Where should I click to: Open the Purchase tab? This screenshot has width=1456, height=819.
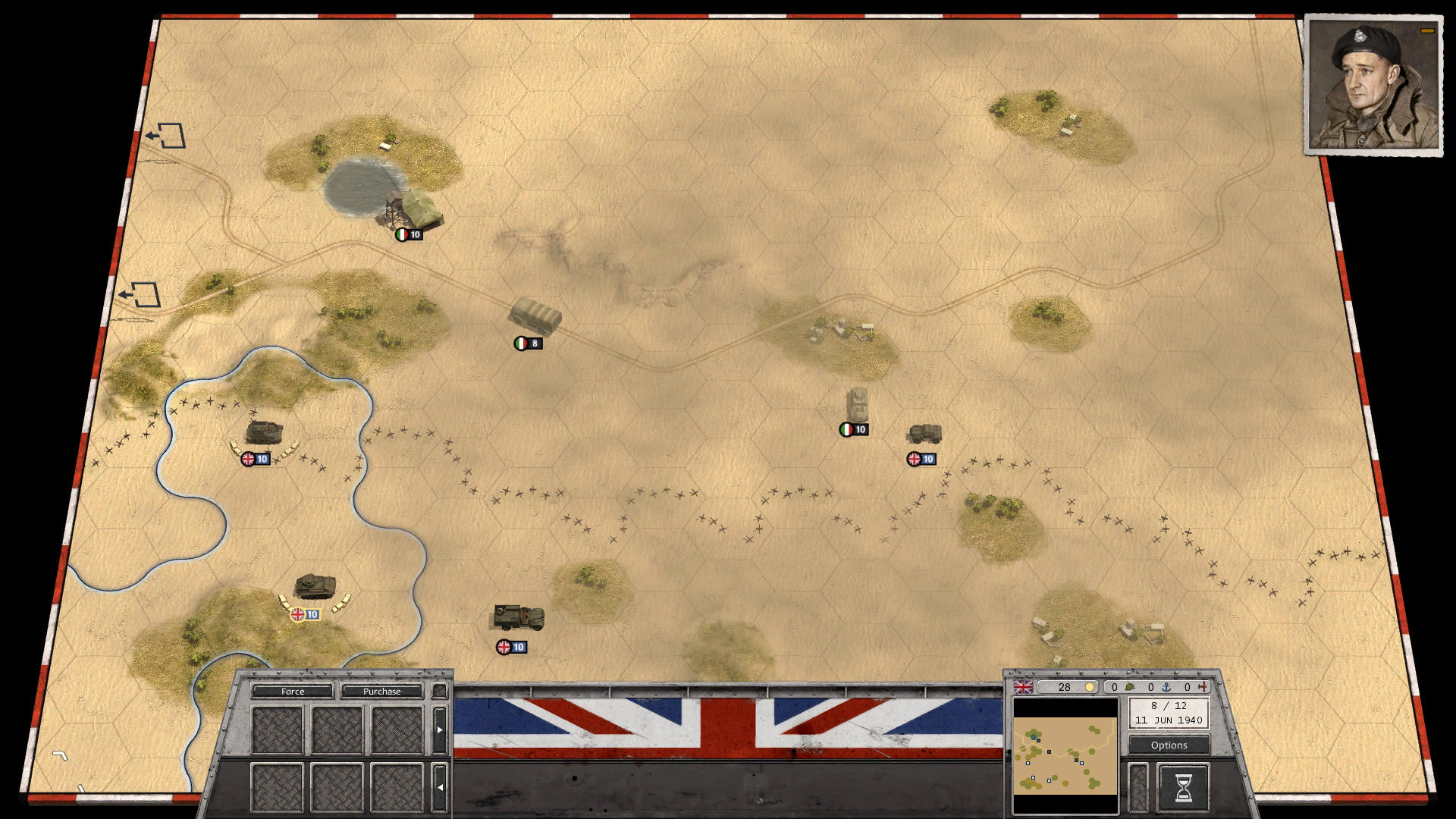[x=383, y=692]
